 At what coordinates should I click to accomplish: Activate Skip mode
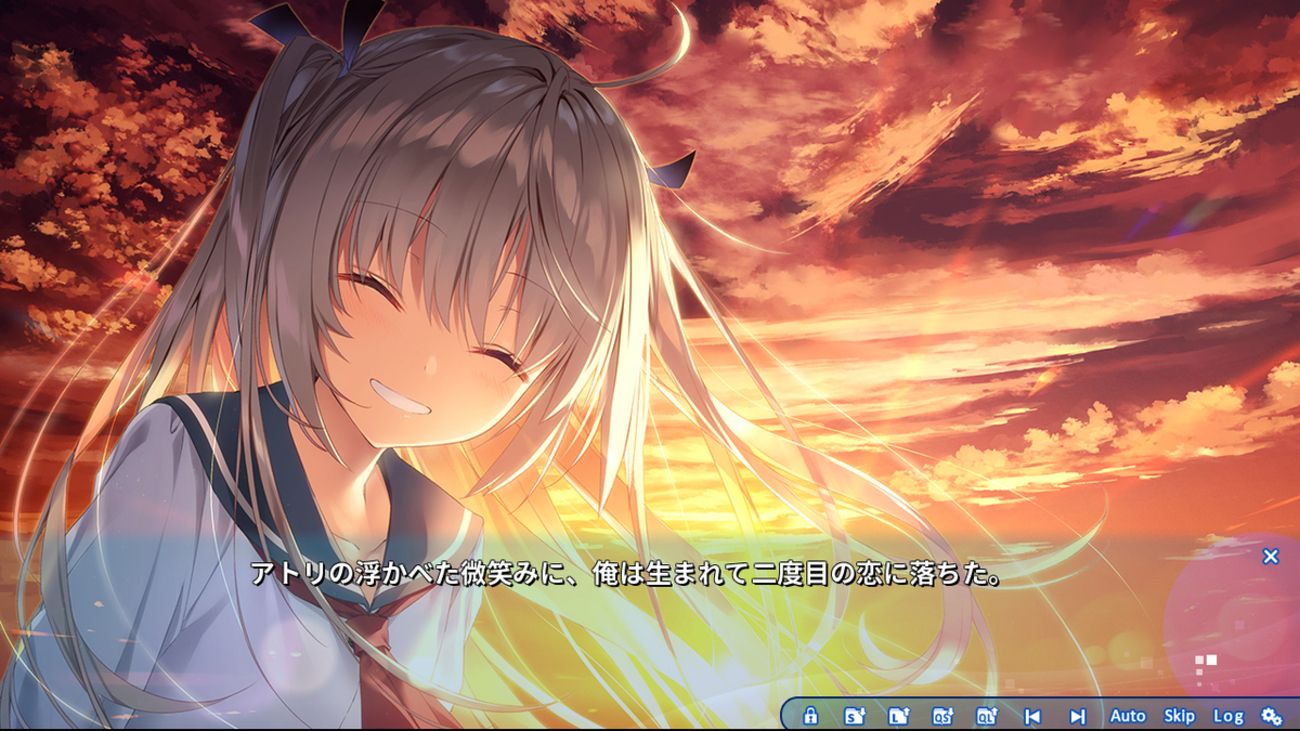point(1179,716)
